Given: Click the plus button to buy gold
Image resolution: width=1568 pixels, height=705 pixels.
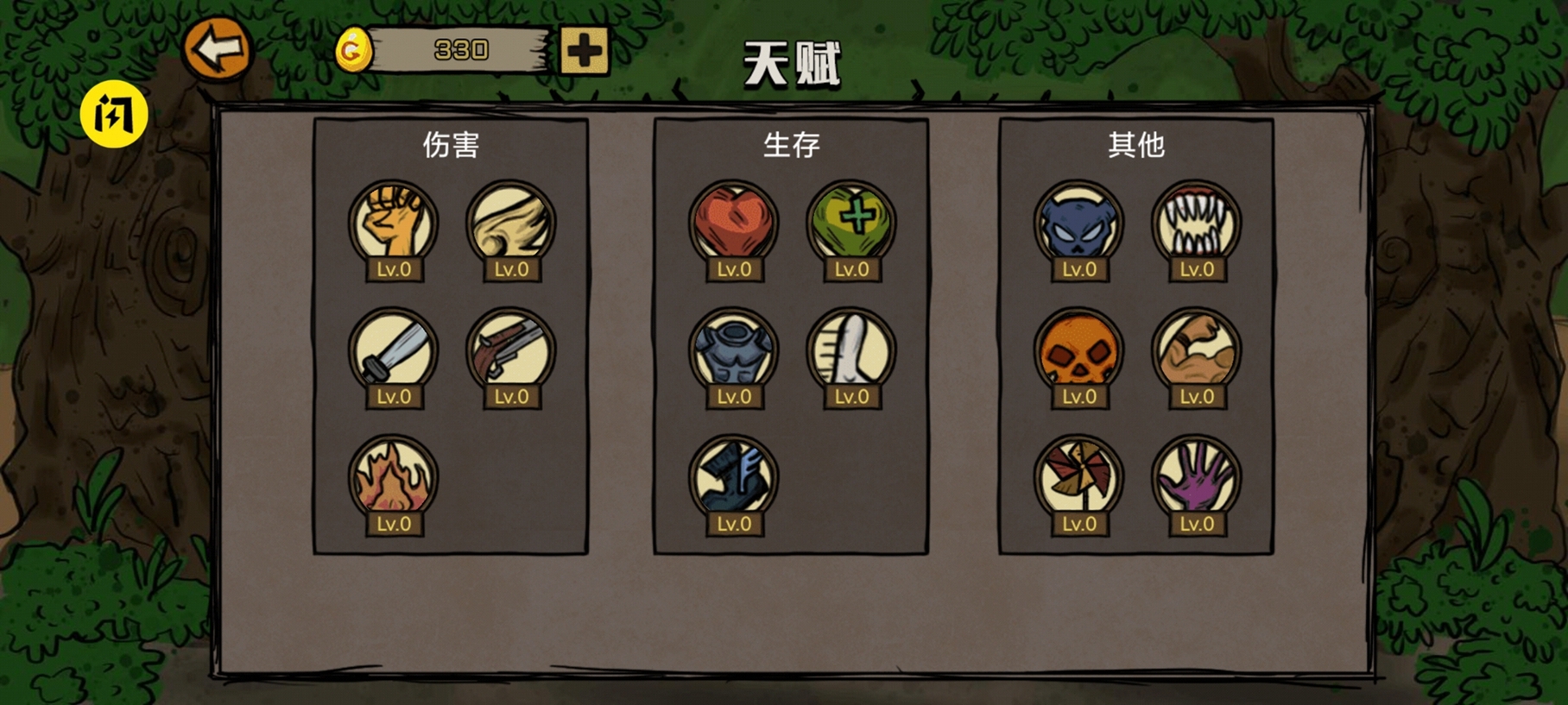Looking at the screenshot, I should (x=585, y=52).
